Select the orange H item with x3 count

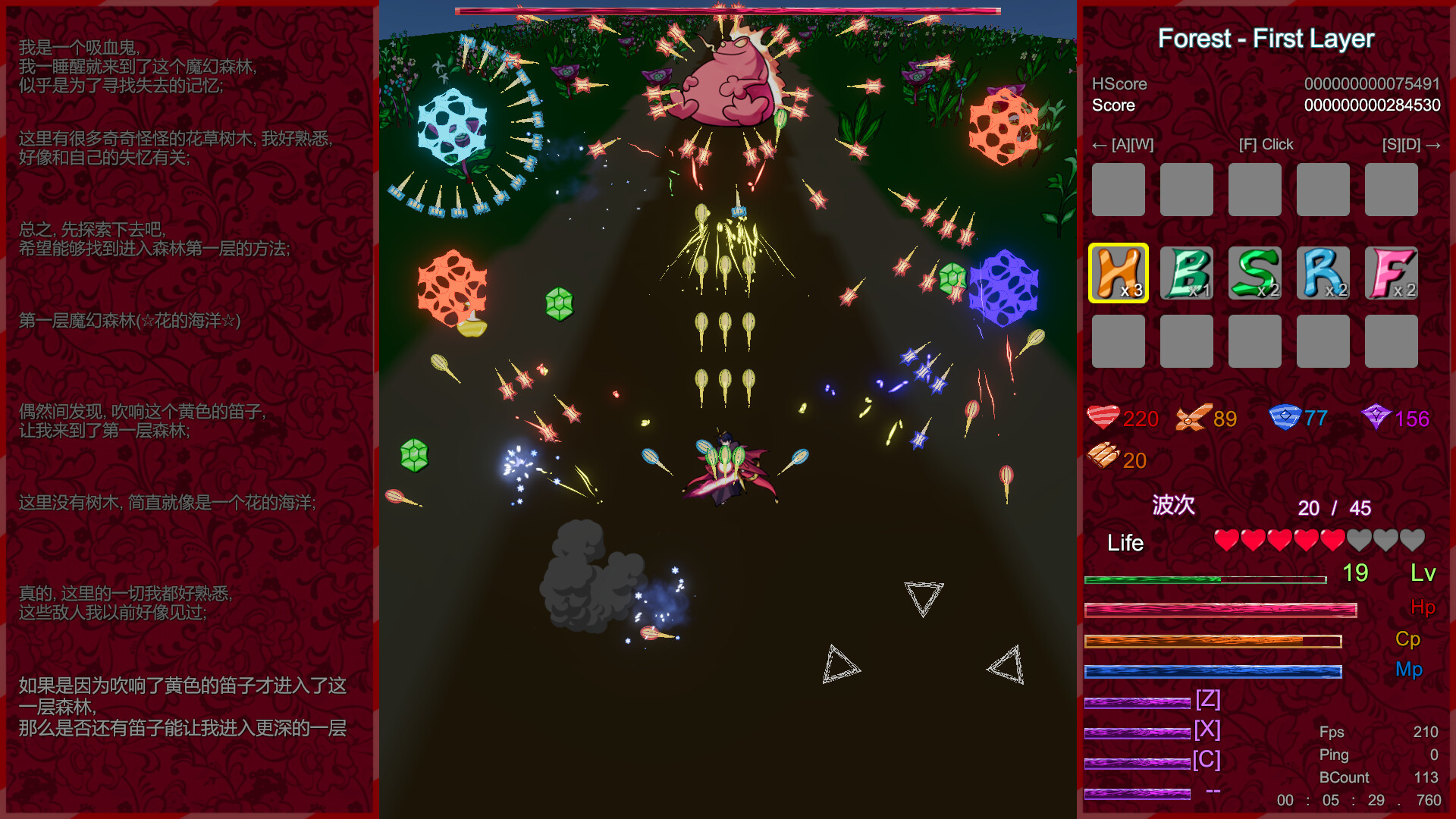coord(1119,273)
